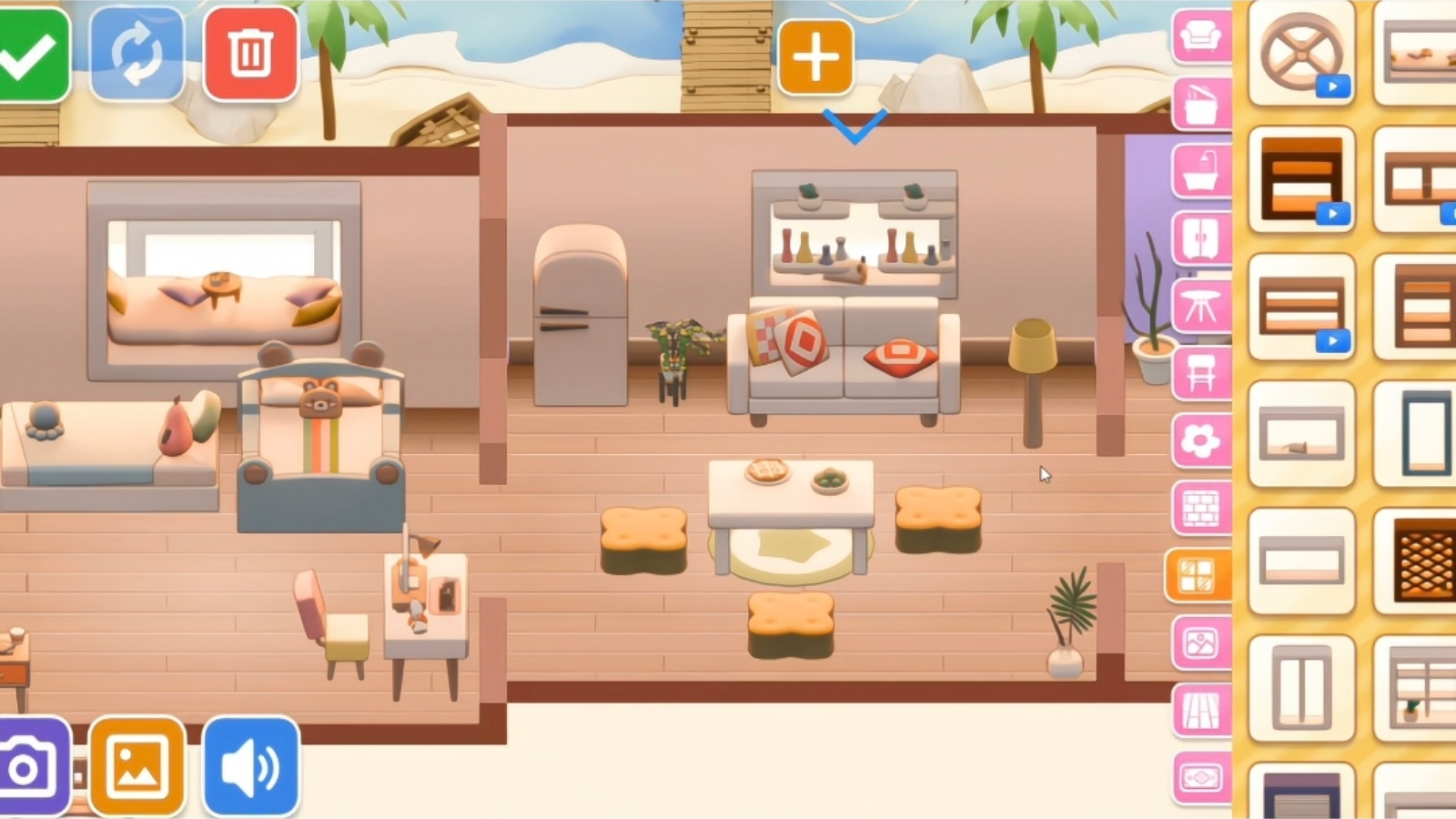Switch to the windows category tab
Viewport: 1456px width, 819px height.
(1199, 573)
